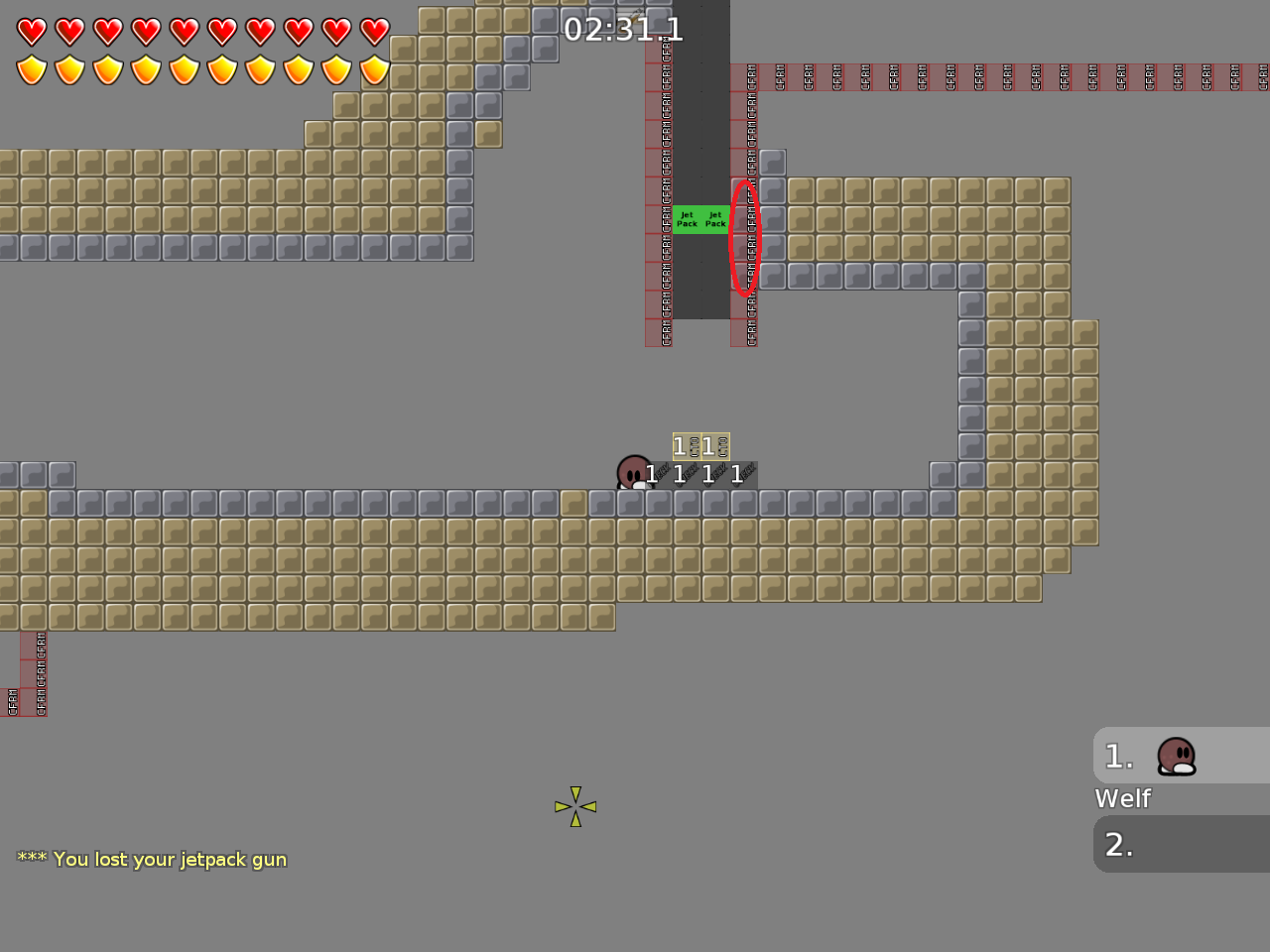Image resolution: width=1270 pixels, height=952 pixels.
Task: Click the right green Jet Pack pickup
Action: (x=713, y=218)
